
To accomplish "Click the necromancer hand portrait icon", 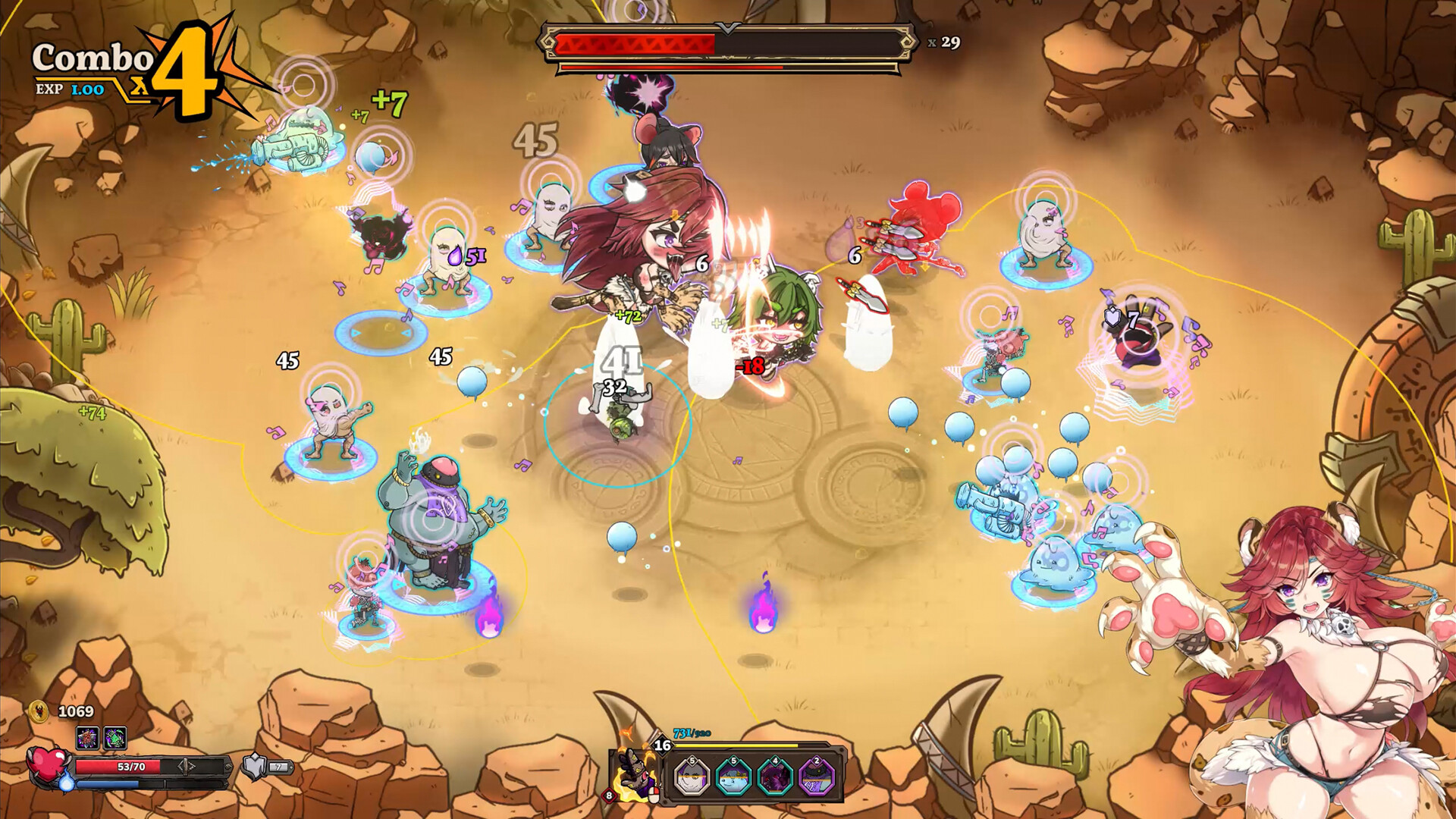I will tap(634, 772).
